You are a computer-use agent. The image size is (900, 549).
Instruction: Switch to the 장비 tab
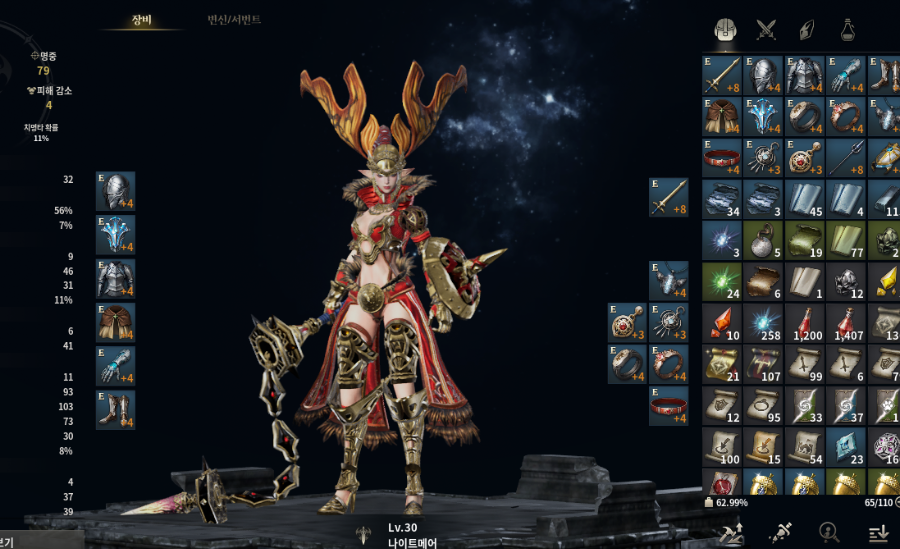(141, 19)
